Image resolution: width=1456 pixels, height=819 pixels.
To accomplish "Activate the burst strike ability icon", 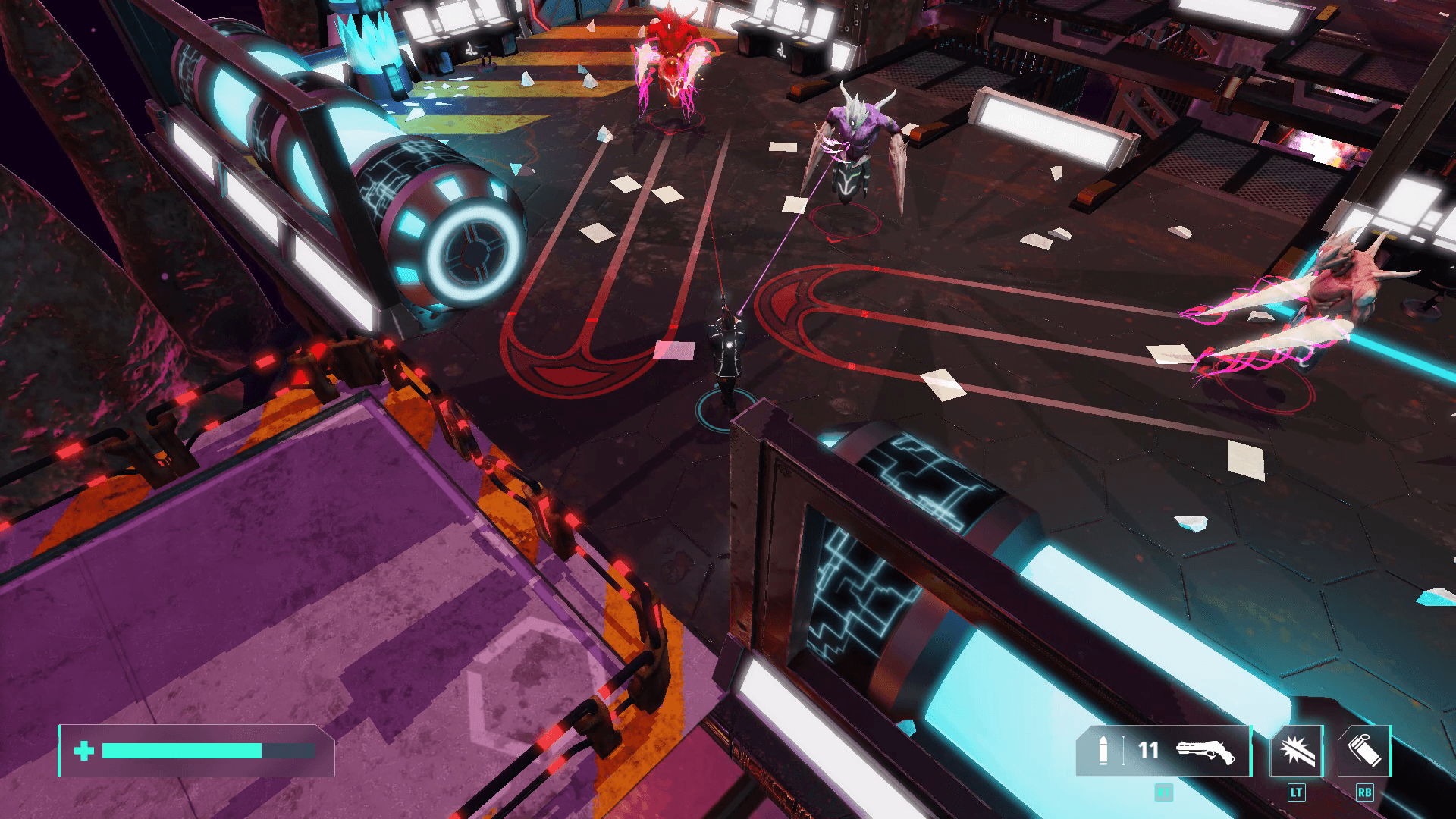I will pos(1296,751).
